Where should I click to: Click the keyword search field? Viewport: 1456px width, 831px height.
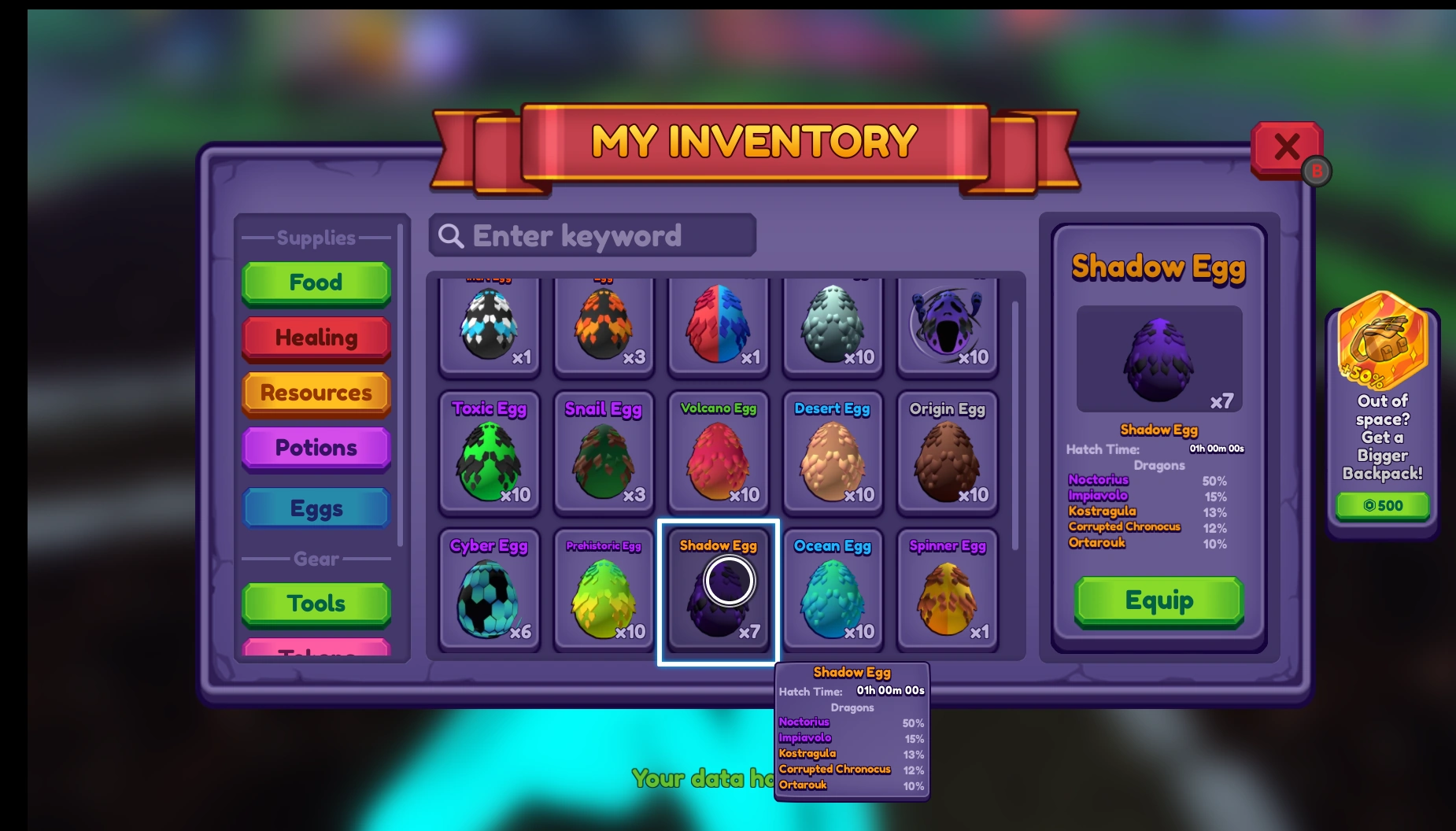(x=592, y=235)
